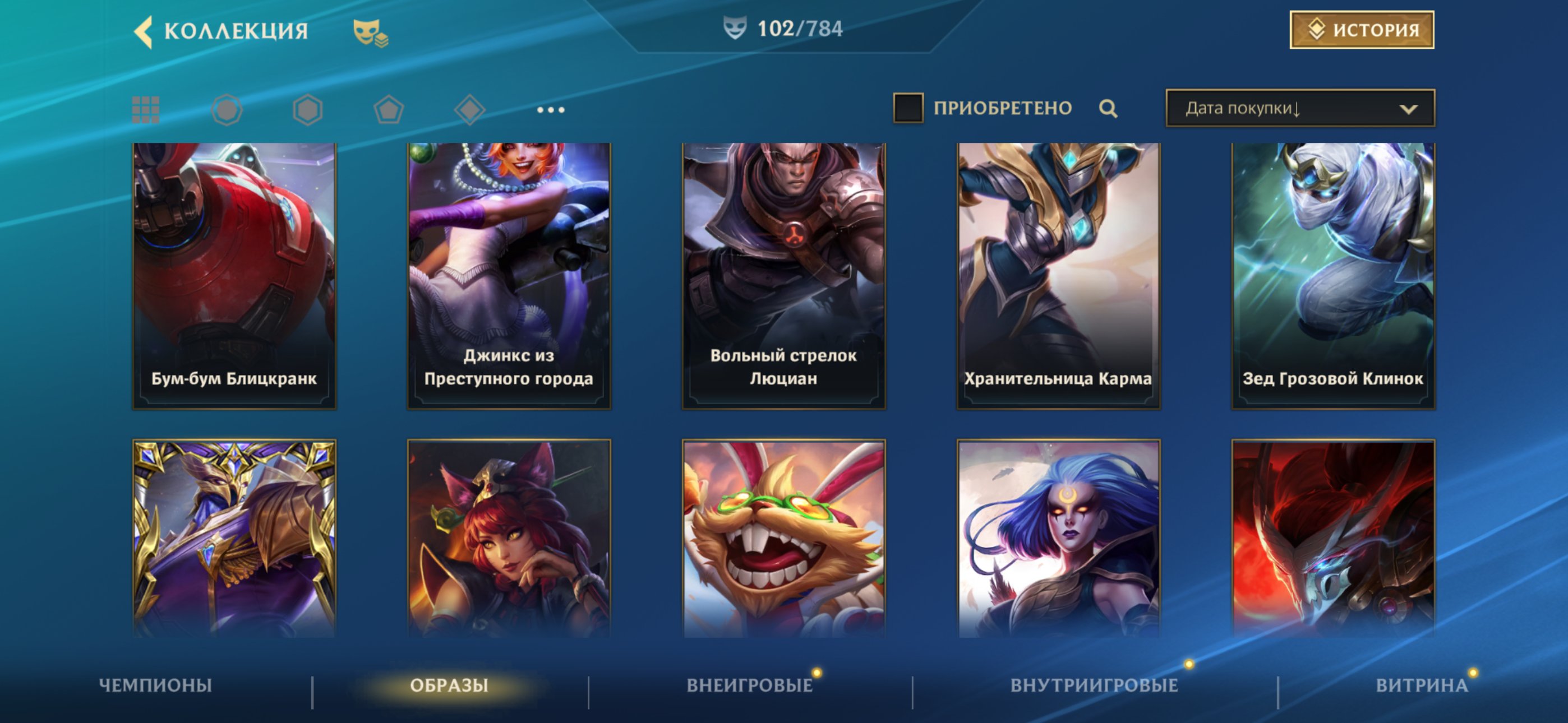Choose the Зед Грозовой Клинок skin
Image resolution: width=1568 pixels, height=723 pixels.
(x=1333, y=276)
